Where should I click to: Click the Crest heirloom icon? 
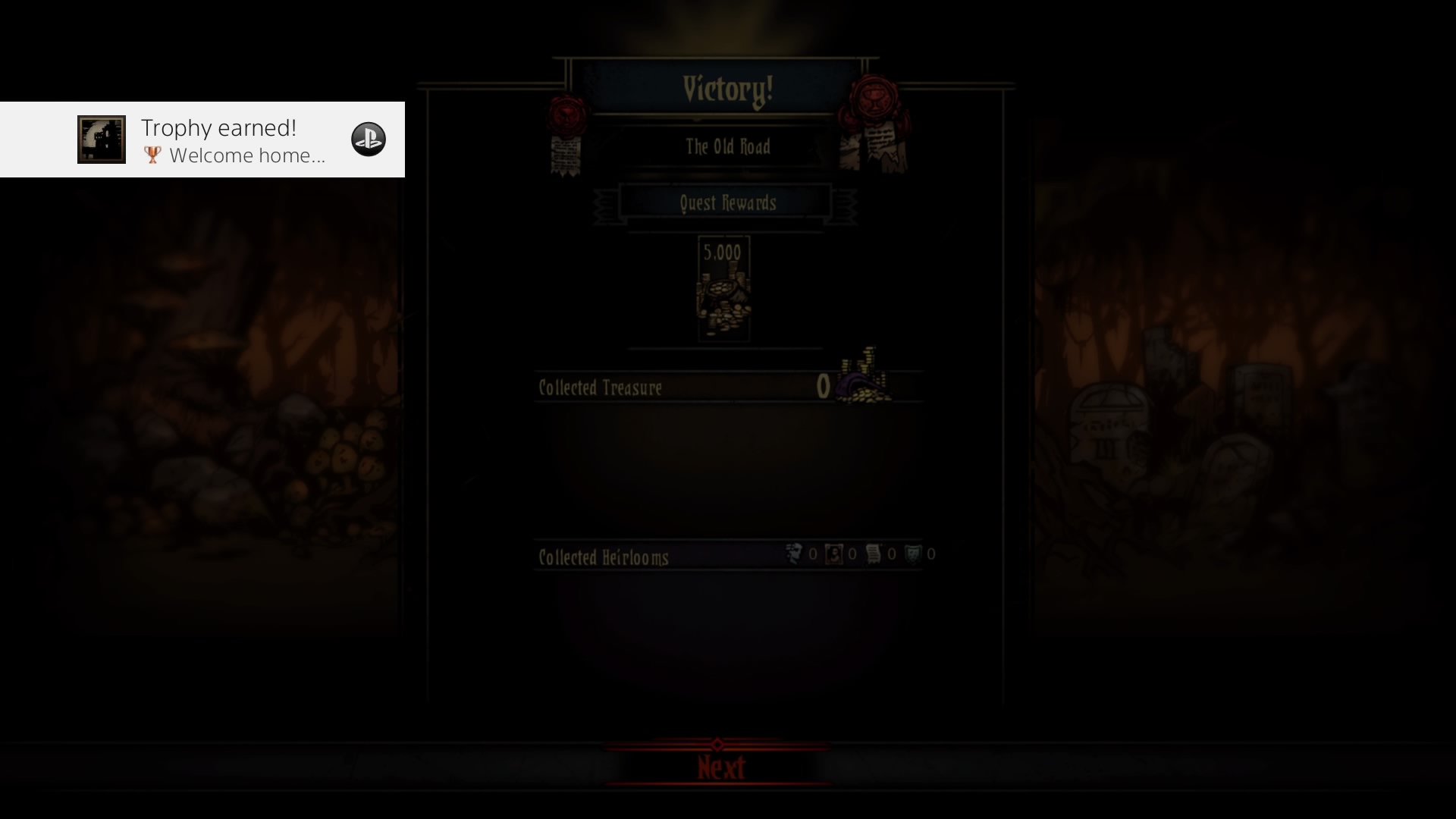(914, 554)
